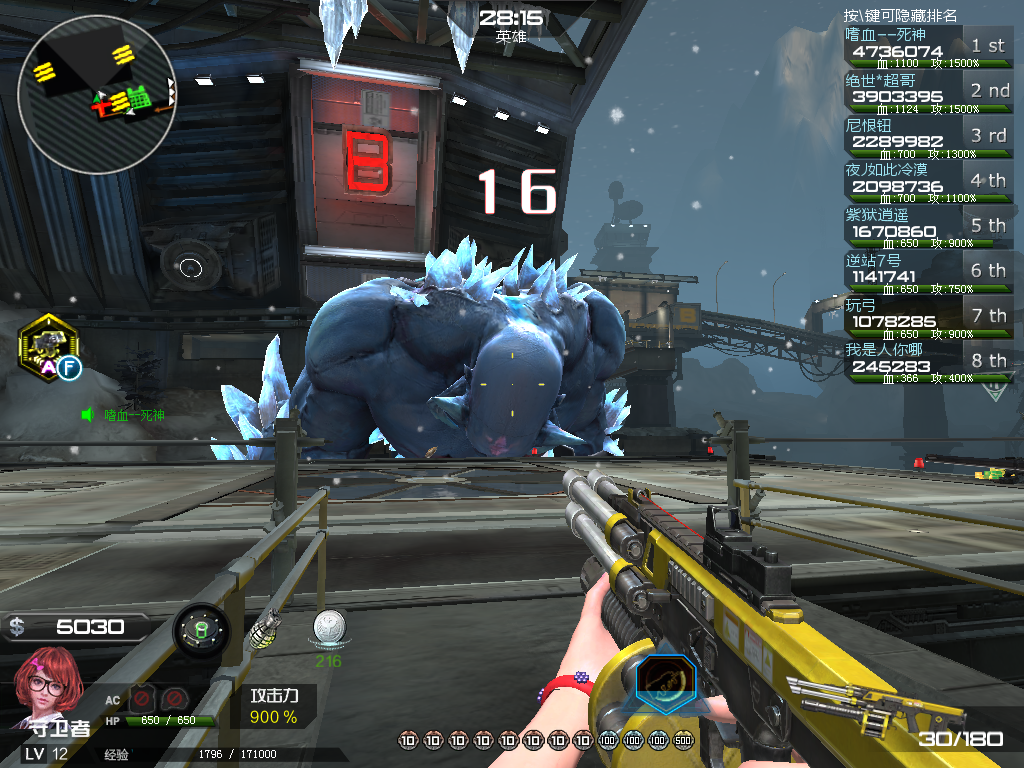This screenshot has height=768, width=1024.
Task: Select the round landmine gadget icon
Action: (x=200, y=630)
